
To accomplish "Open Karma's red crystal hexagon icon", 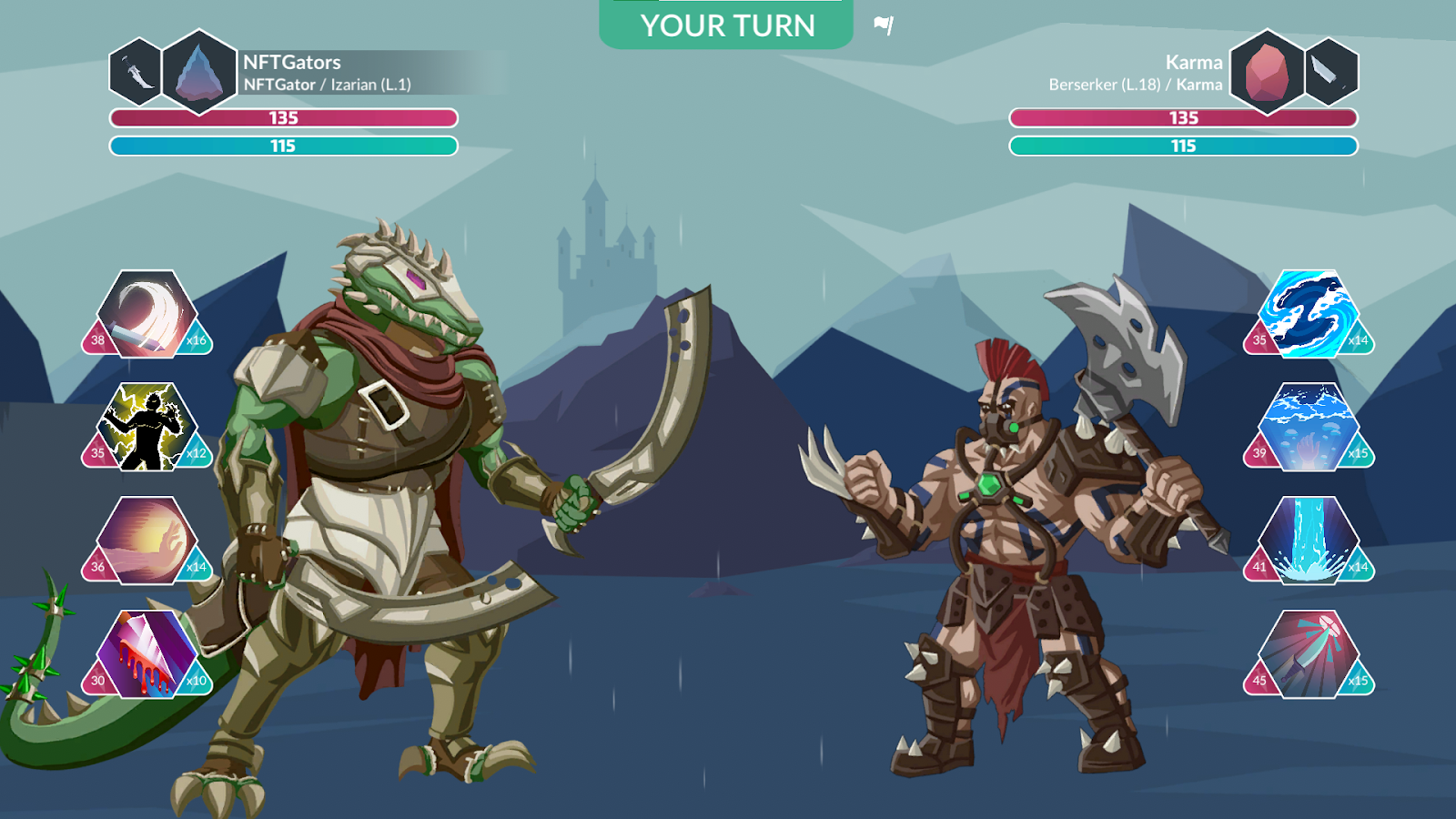I will (1267, 72).
